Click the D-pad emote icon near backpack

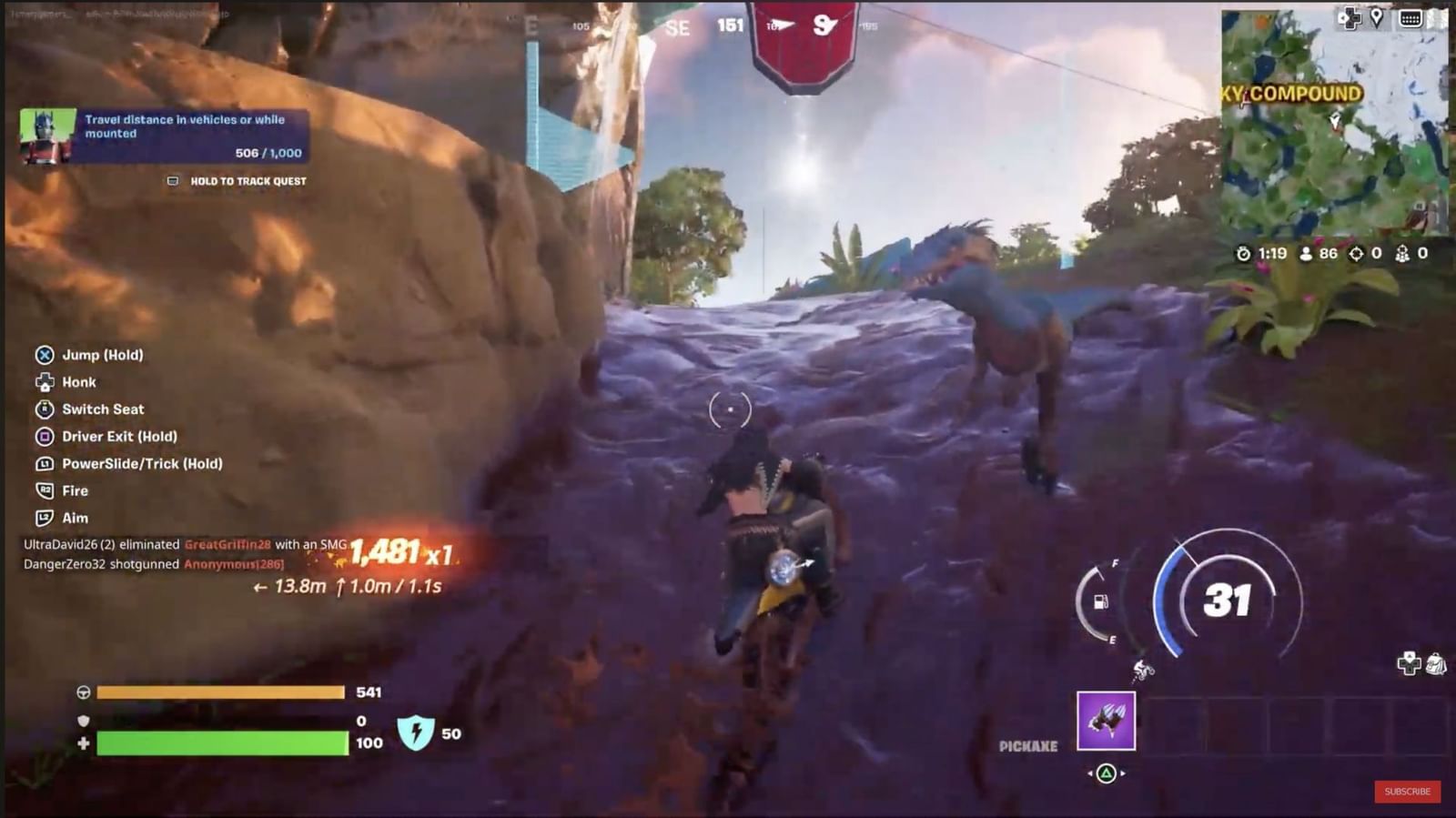coord(1409,662)
